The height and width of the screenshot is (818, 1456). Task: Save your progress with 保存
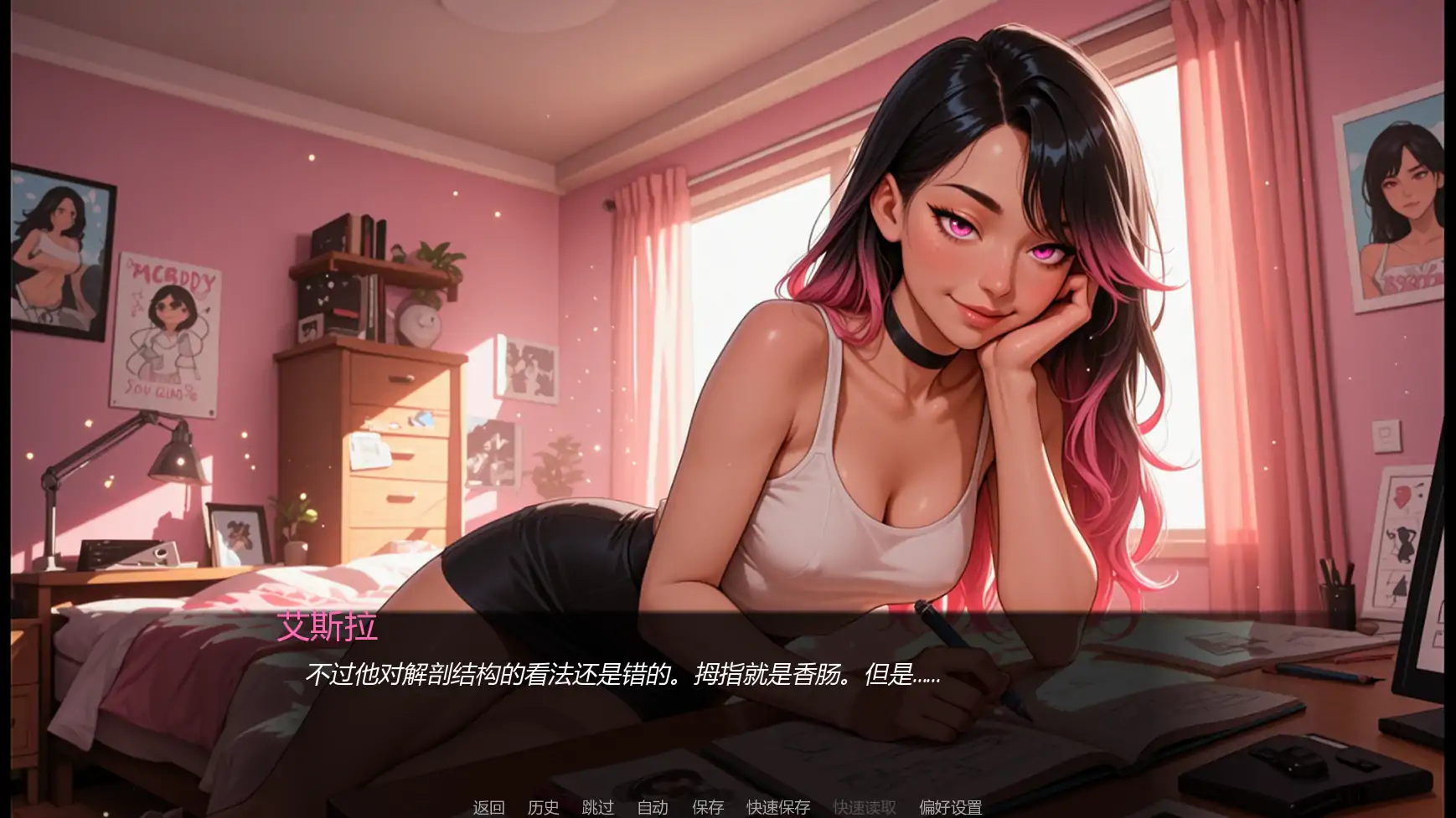tap(708, 807)
